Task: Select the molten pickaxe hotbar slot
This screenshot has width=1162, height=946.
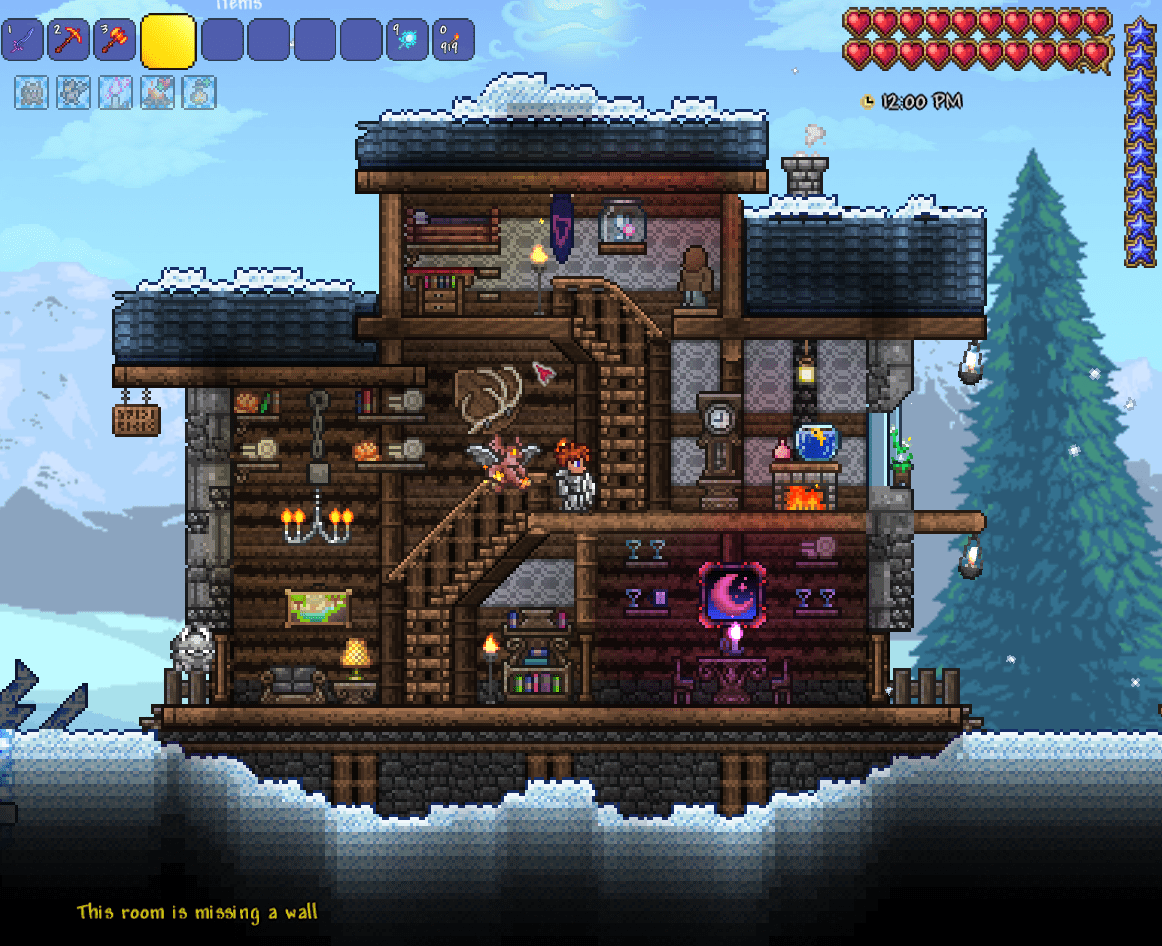Action: [69, 40]
